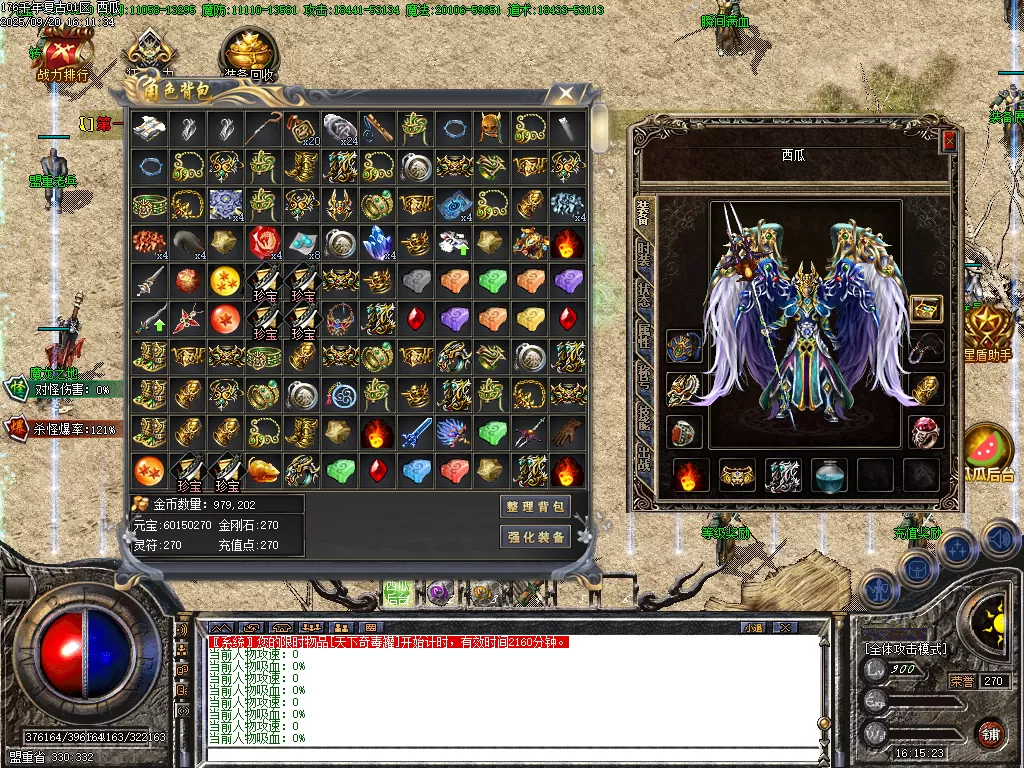Viewport: 1024px width, 768px height.
Task: Close the character equipment panel
Action: (x=949, y=141)
